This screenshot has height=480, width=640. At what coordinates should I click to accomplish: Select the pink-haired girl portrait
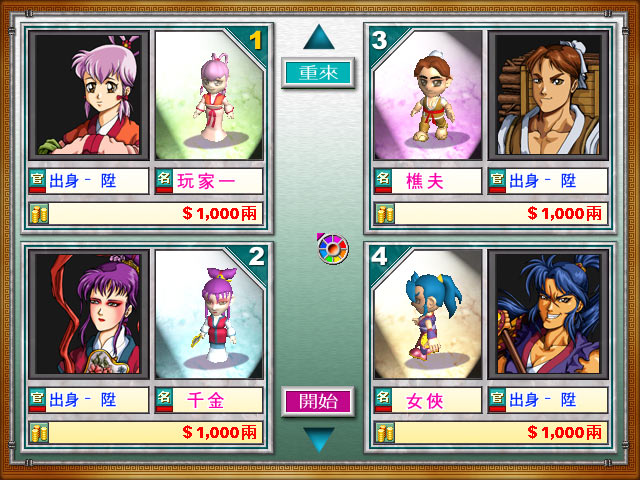90,95
